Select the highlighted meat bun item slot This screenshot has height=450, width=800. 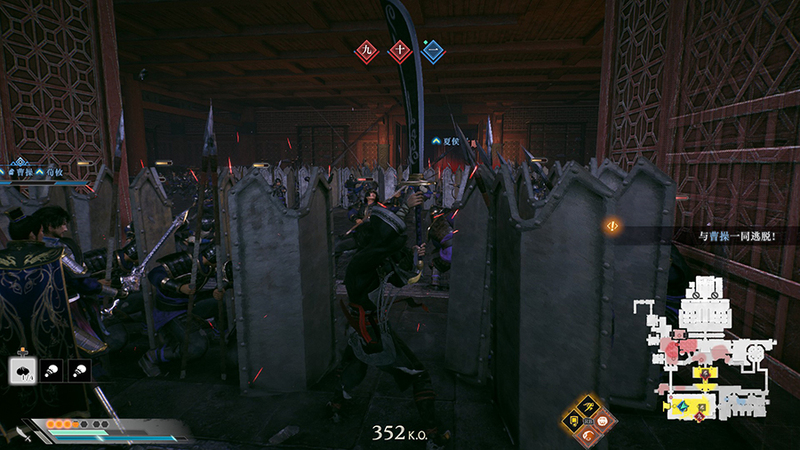pyautogui.click(x=21, y=369)
